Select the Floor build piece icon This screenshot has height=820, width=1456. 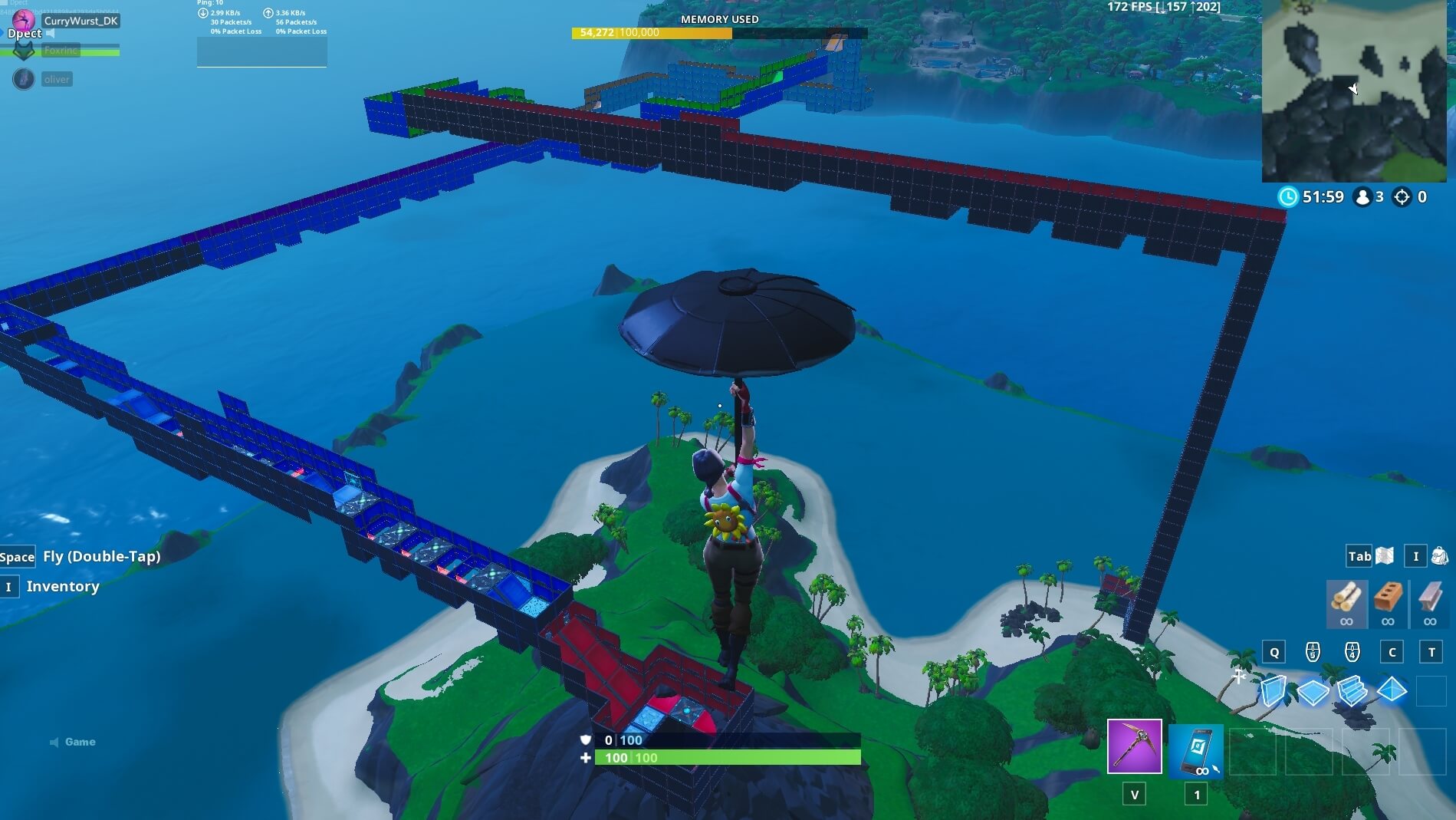coord(1312,693)
